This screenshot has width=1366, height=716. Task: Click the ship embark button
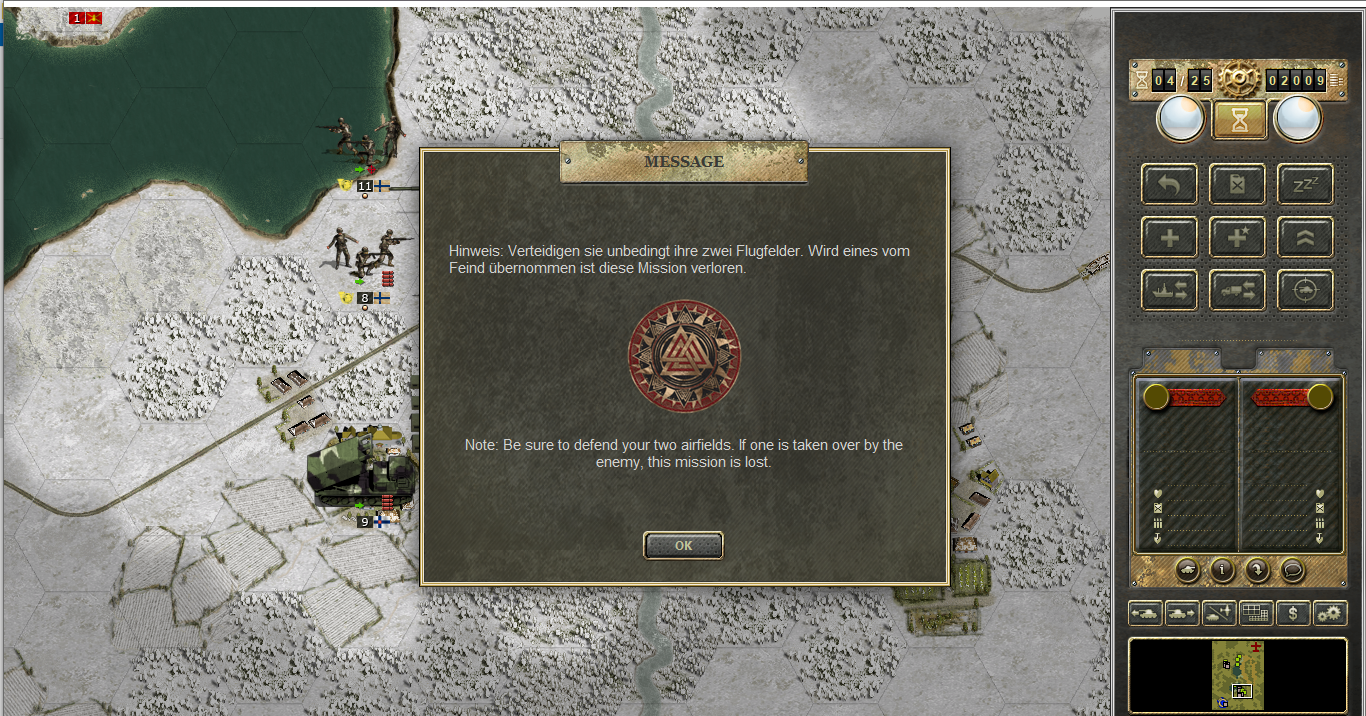click(x=1169, y=290)
